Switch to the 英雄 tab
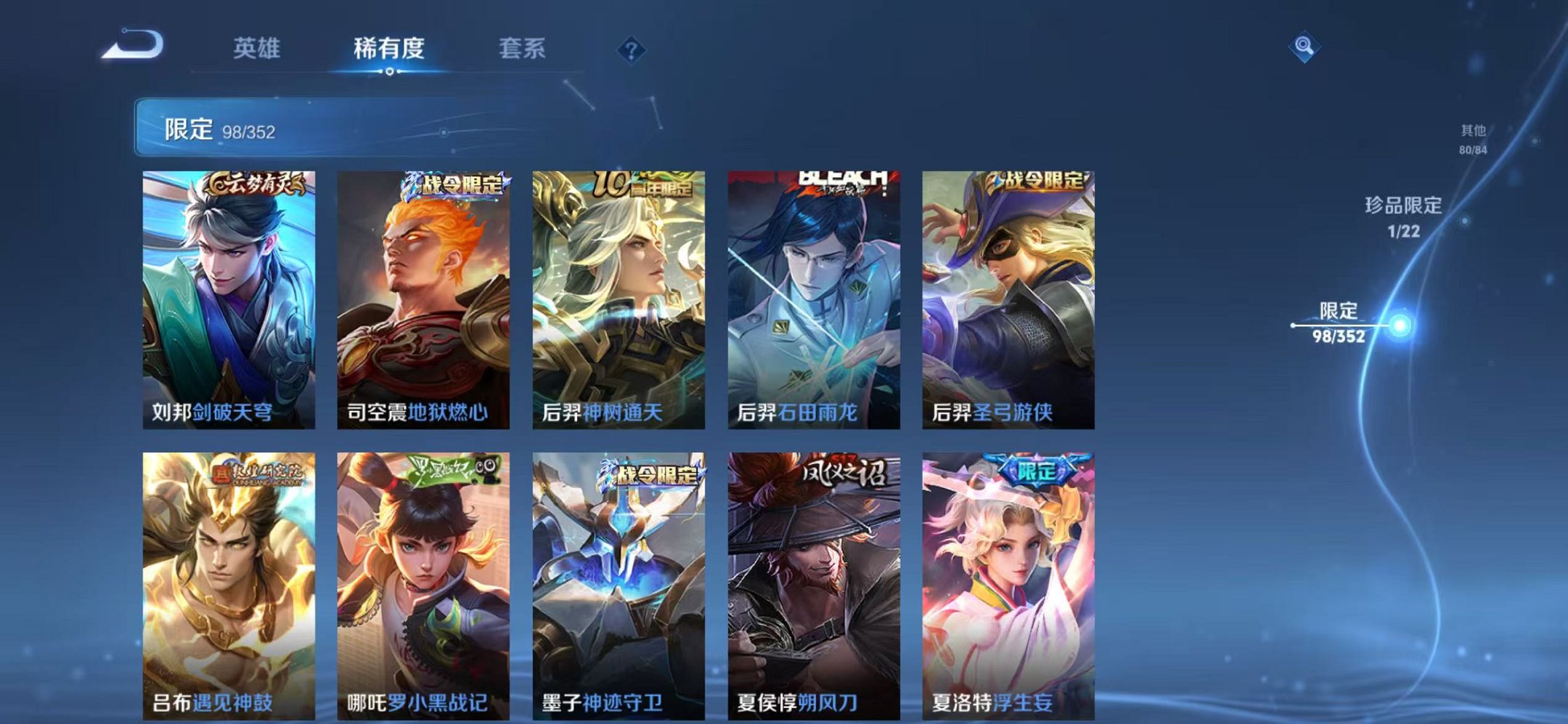This screenshot has width=1568, height=724. point(257,47)
